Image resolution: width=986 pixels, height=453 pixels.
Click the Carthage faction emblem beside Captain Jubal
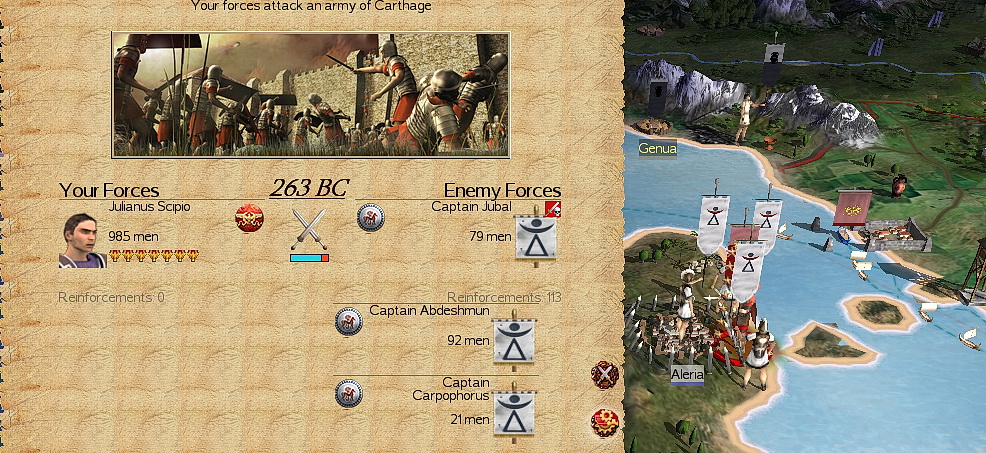371,217
